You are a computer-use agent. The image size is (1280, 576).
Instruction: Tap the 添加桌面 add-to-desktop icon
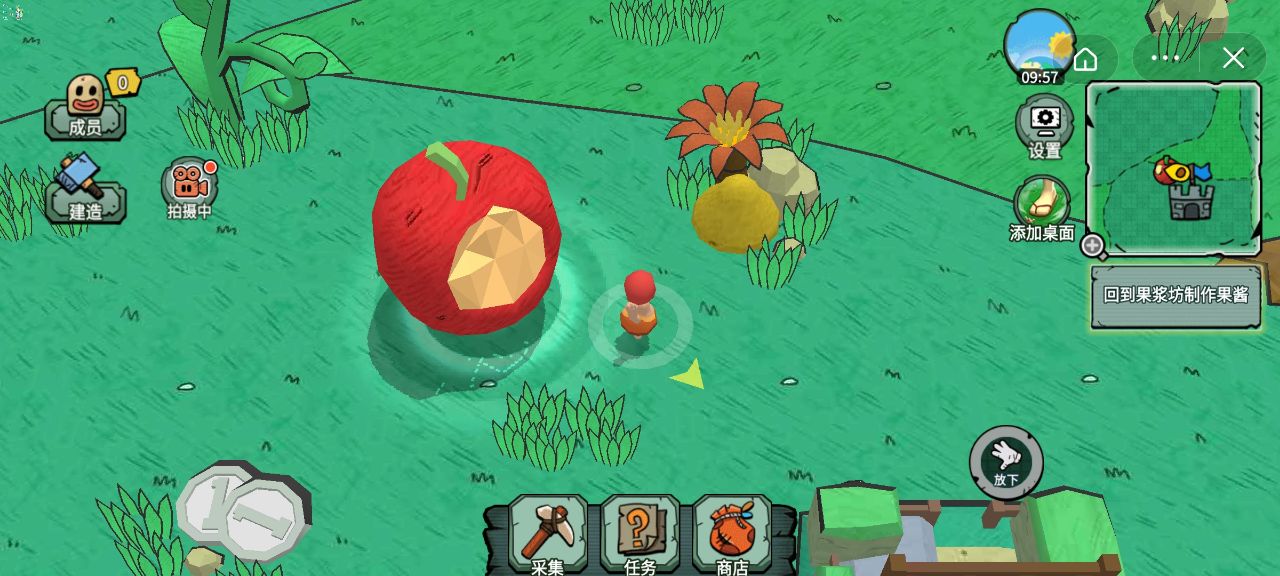coord(1042,209)
